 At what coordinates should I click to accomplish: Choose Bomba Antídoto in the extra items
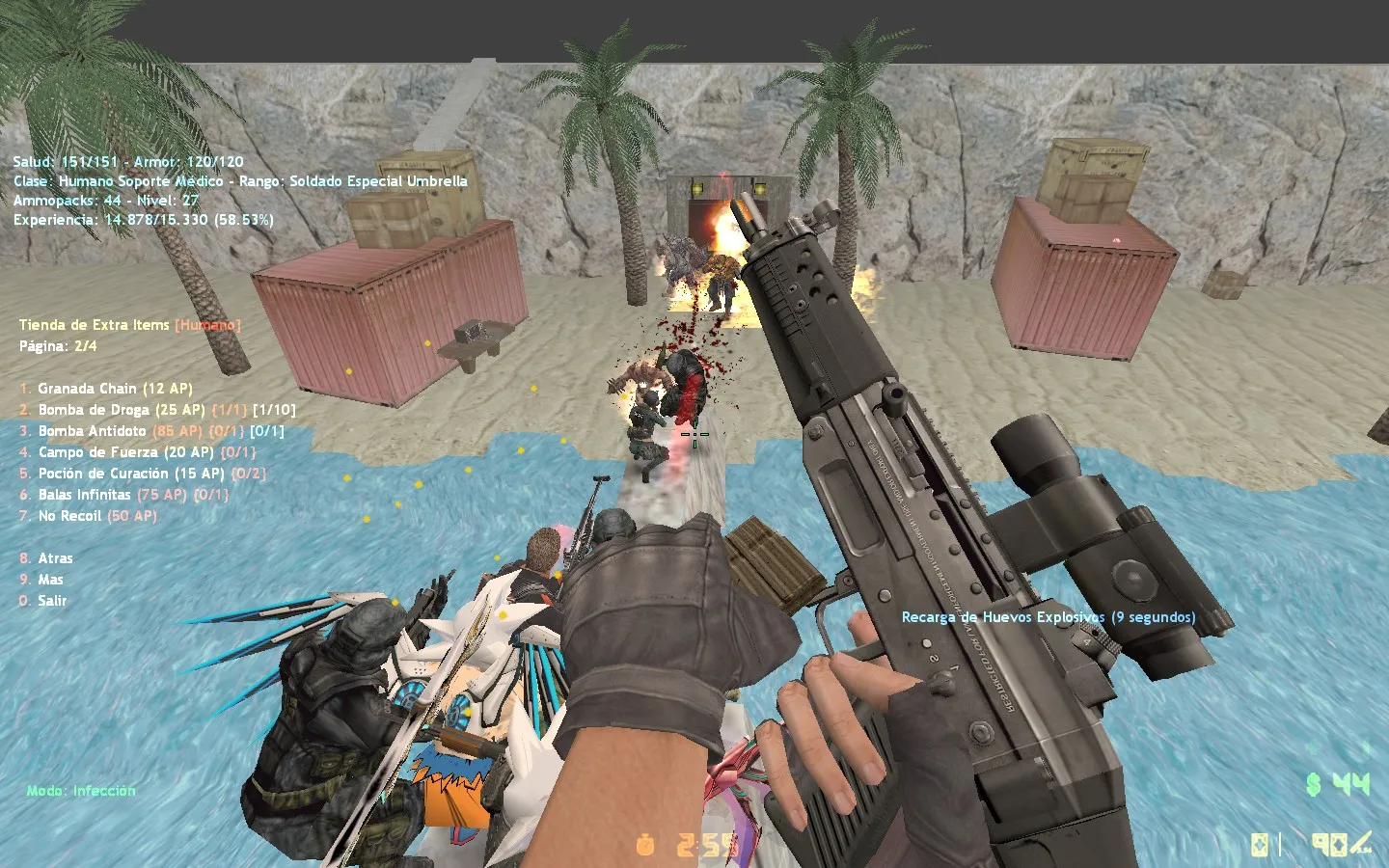[93, 431]
